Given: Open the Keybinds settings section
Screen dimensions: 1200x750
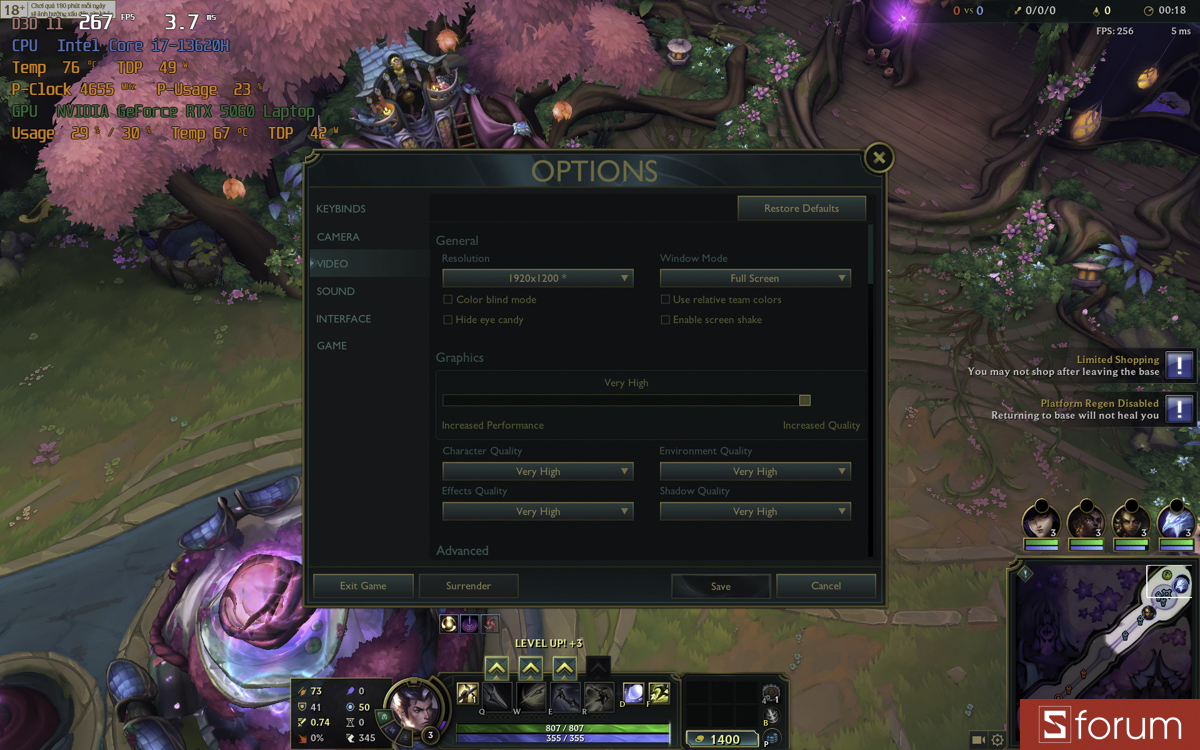Looking at the screenshot, I should [x=341, y=209].
